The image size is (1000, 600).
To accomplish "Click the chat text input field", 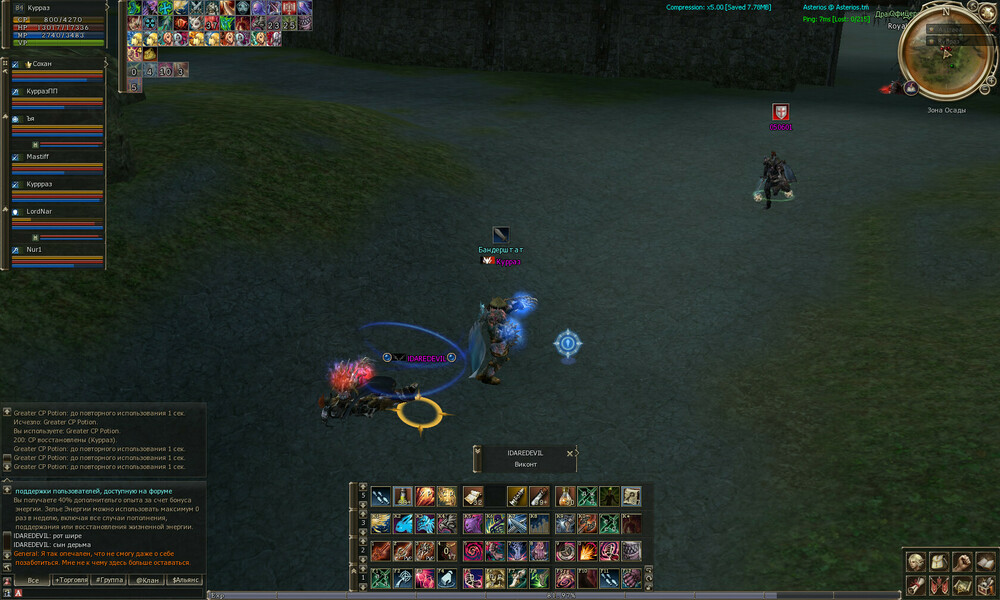I will click(x=110, y=593).
